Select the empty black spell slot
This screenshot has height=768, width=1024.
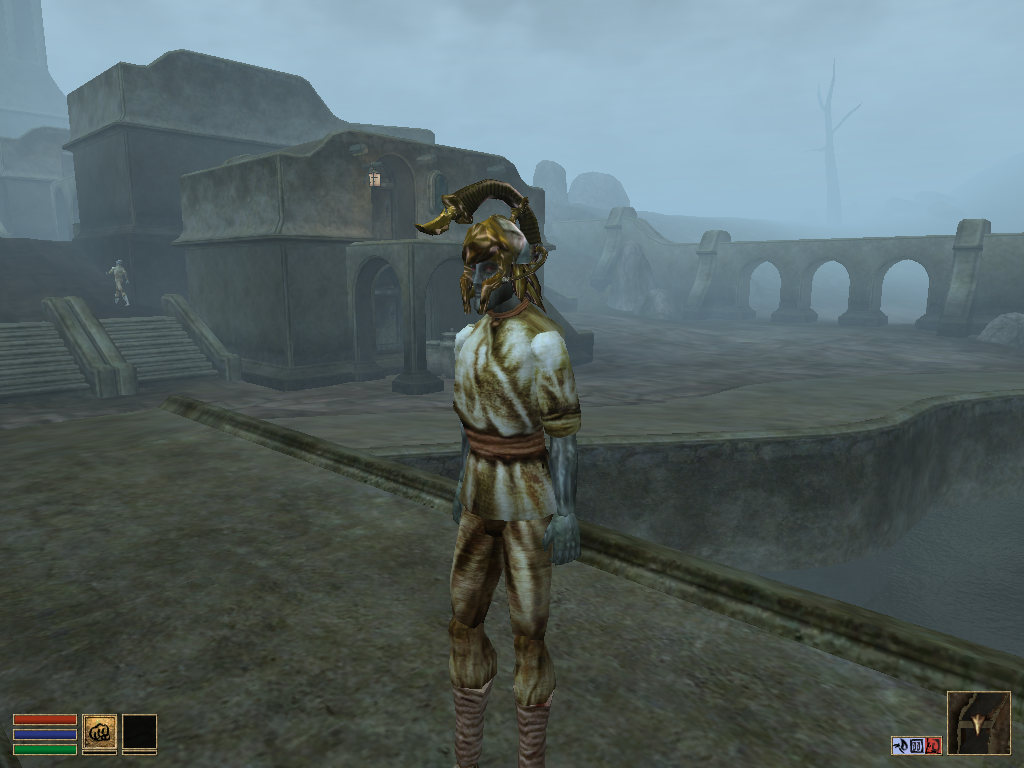139,731
